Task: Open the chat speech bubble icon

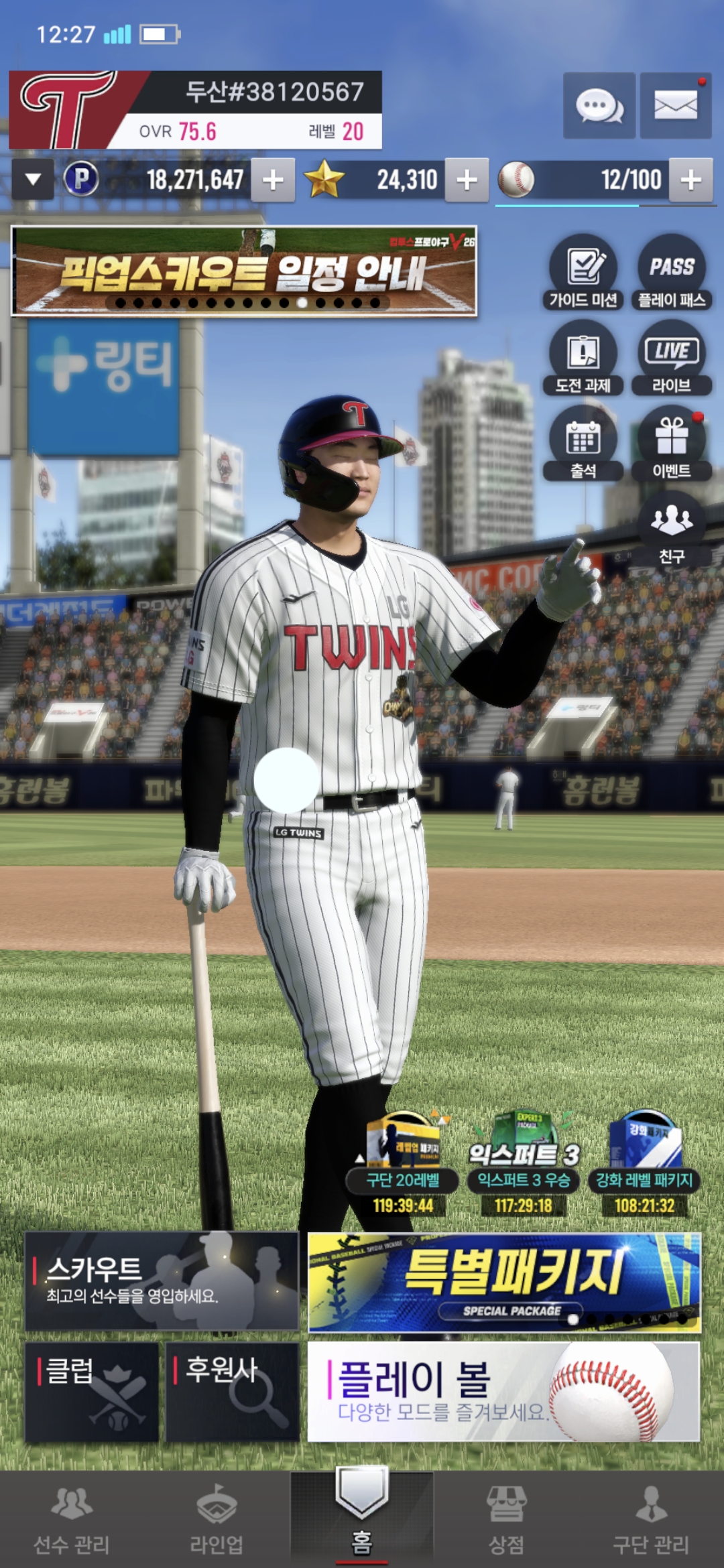Action: click(599, 106)
